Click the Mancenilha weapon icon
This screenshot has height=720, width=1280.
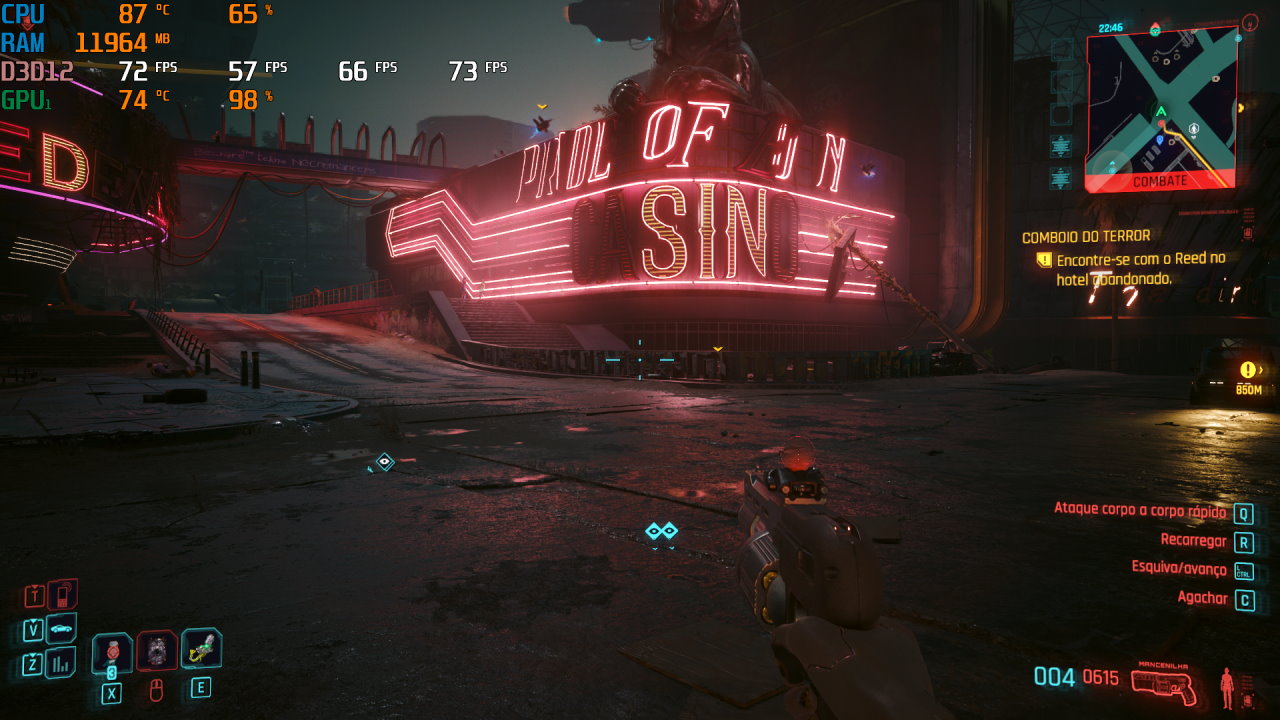pos(1164,682)
